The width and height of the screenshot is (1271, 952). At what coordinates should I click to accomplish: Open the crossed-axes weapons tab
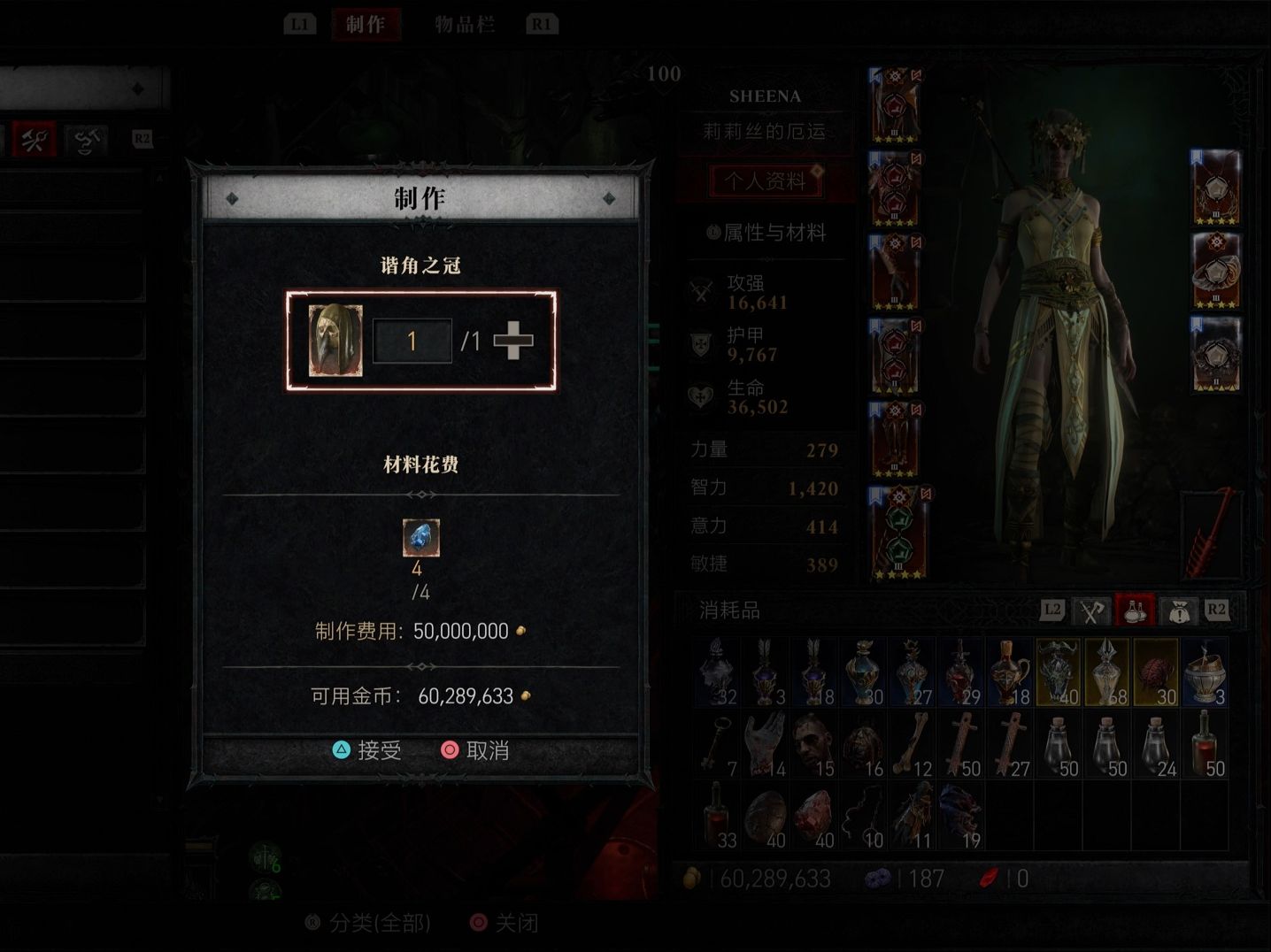click(1090, 610)
